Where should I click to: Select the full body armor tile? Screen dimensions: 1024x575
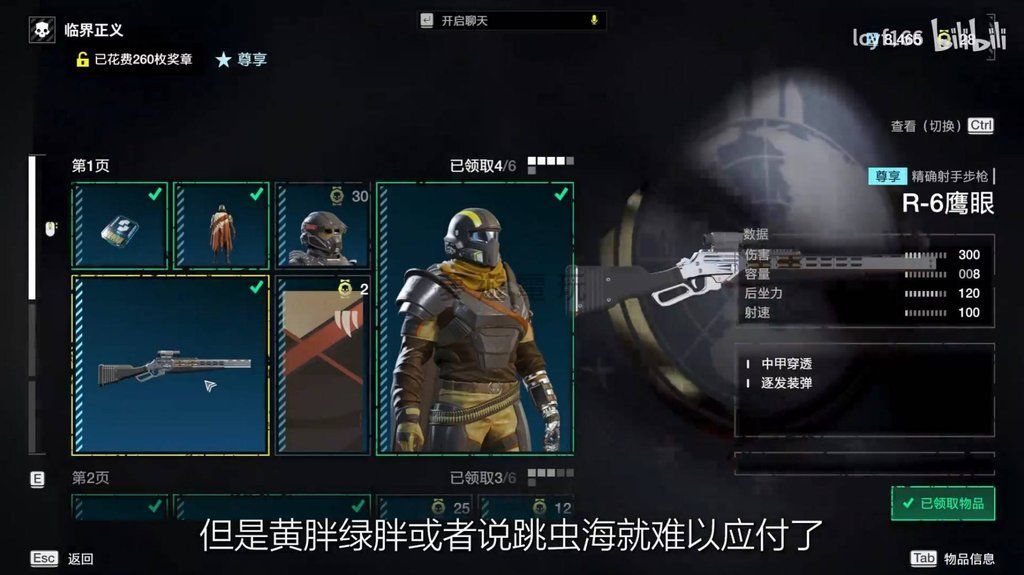pos(475,319)
